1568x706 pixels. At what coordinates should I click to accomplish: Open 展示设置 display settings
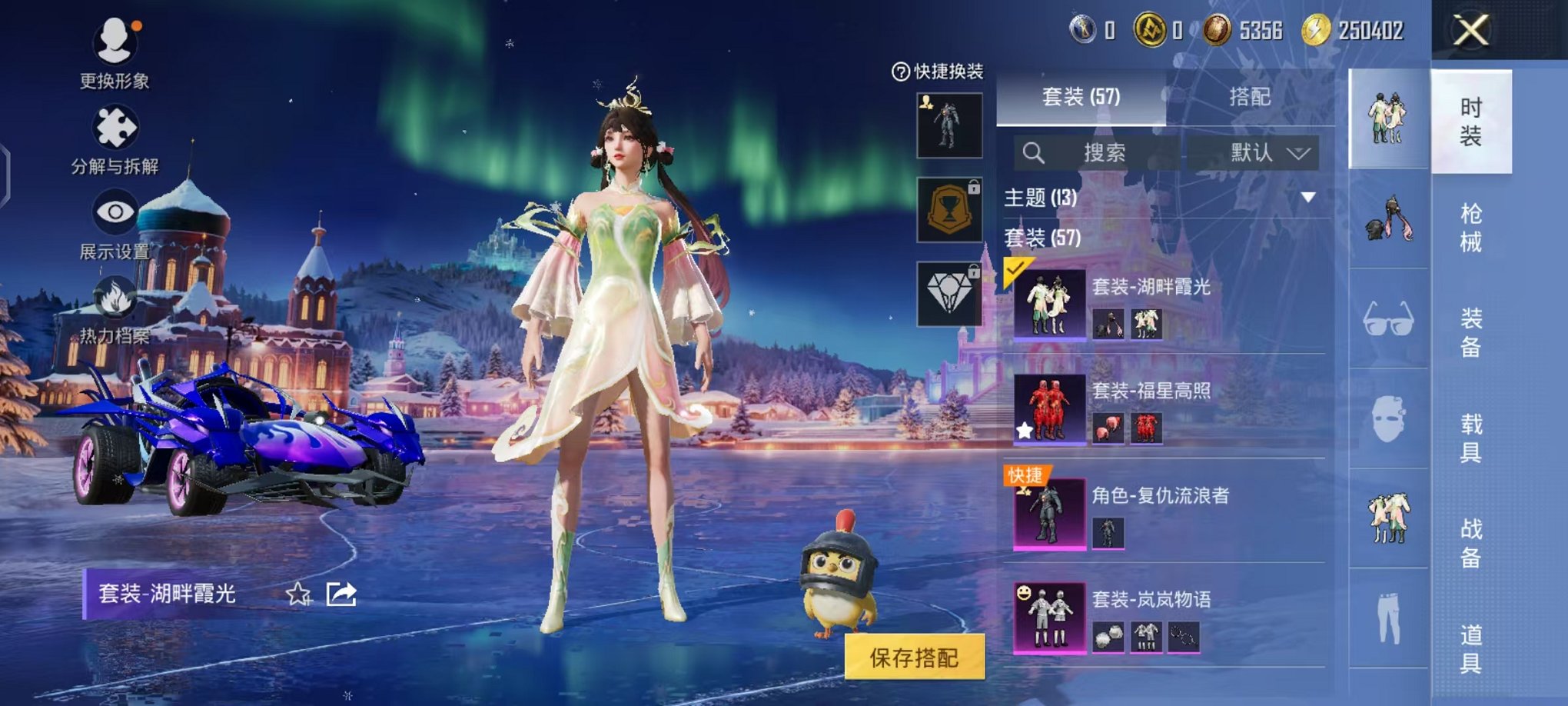click(115, 223)
